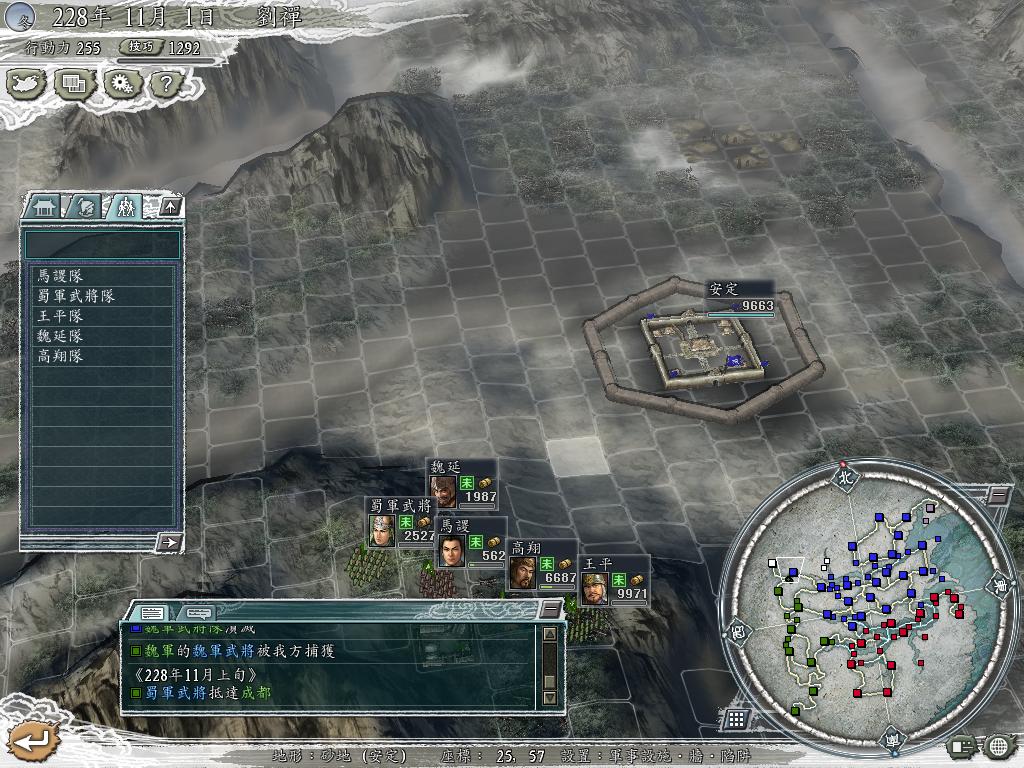Viewport: 1024px width, 768px height.
Task: Open the China map overview button
Action: (x=26, y=84)
